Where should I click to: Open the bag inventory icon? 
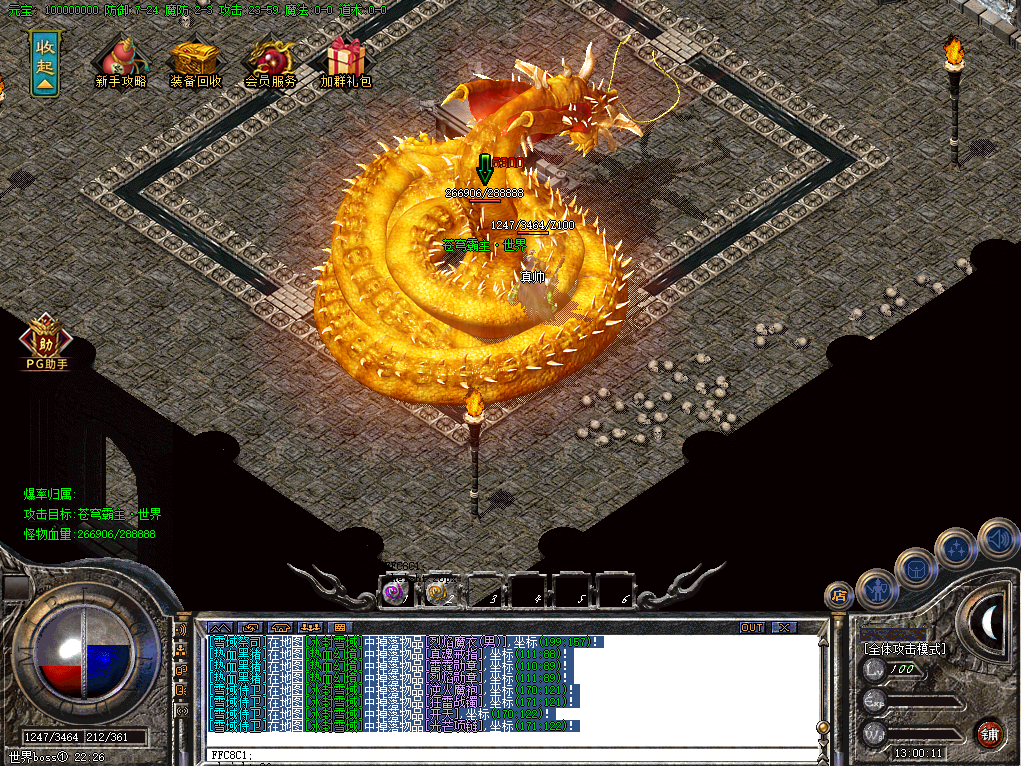915,567
